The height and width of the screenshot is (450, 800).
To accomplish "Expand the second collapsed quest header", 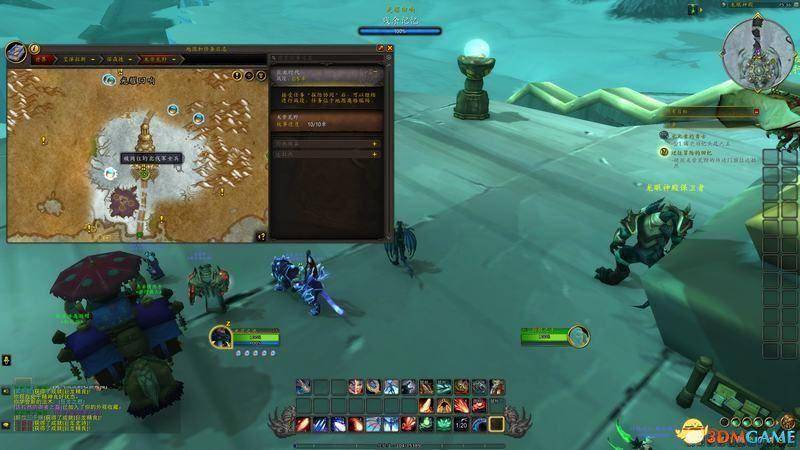I will point(325,155).
